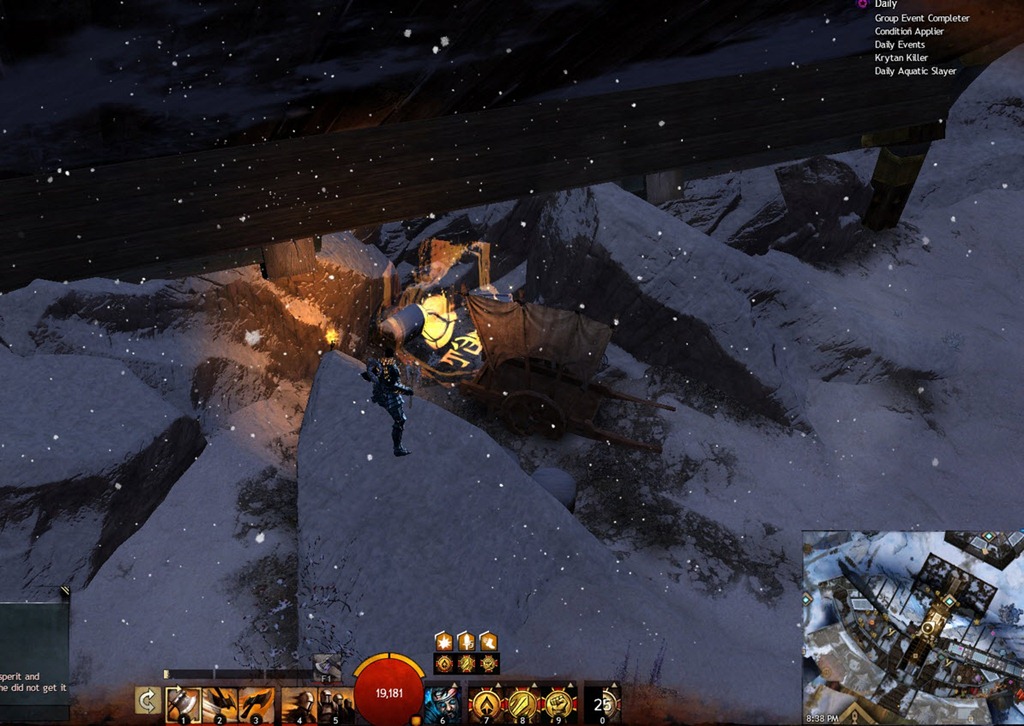The height and width of the screenshot is (726, 1024).
Task: Trigger the elite skill in slot 0
Action: click(602, 703)
